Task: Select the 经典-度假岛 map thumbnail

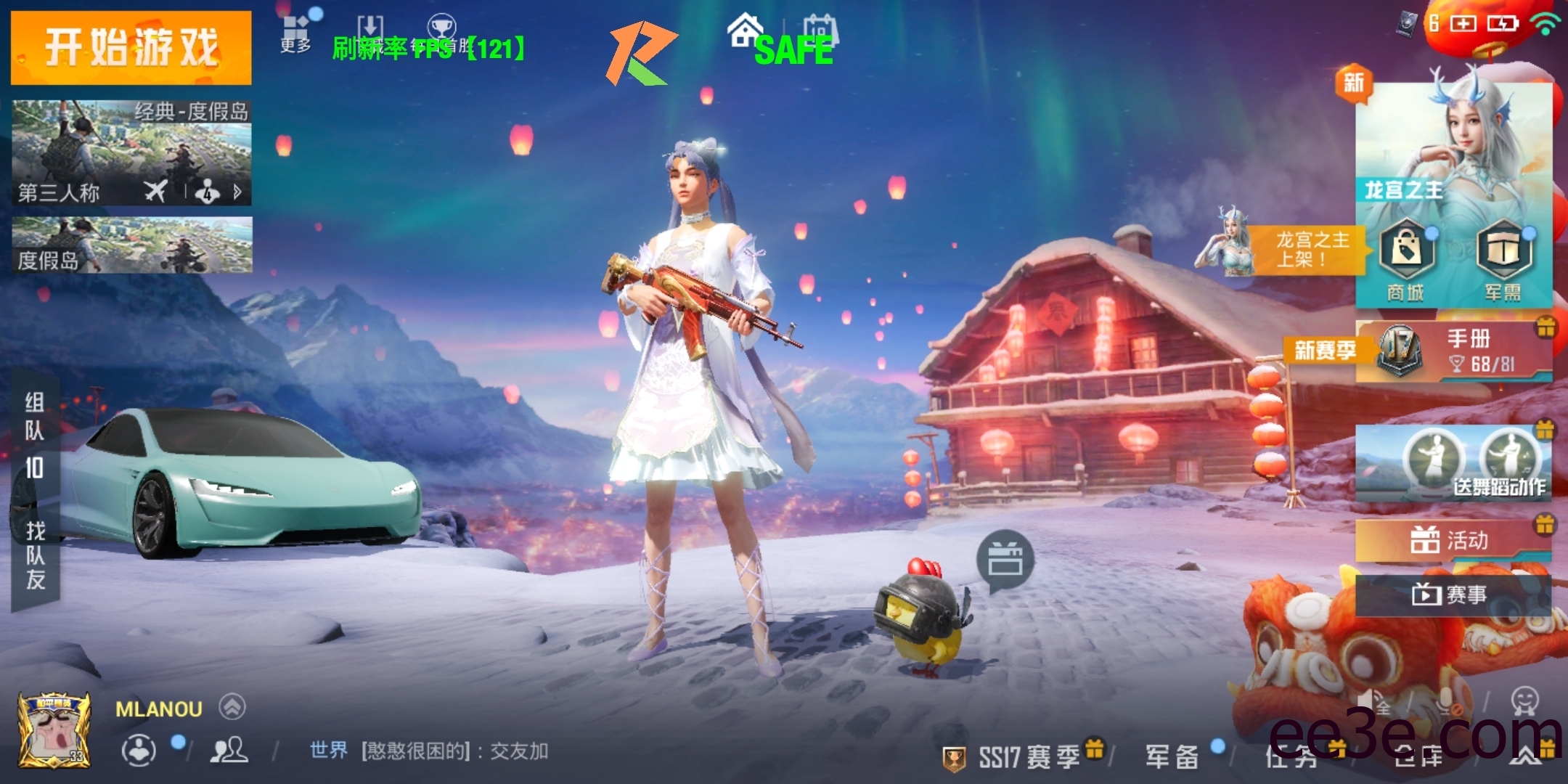Action: coord(131,142)
